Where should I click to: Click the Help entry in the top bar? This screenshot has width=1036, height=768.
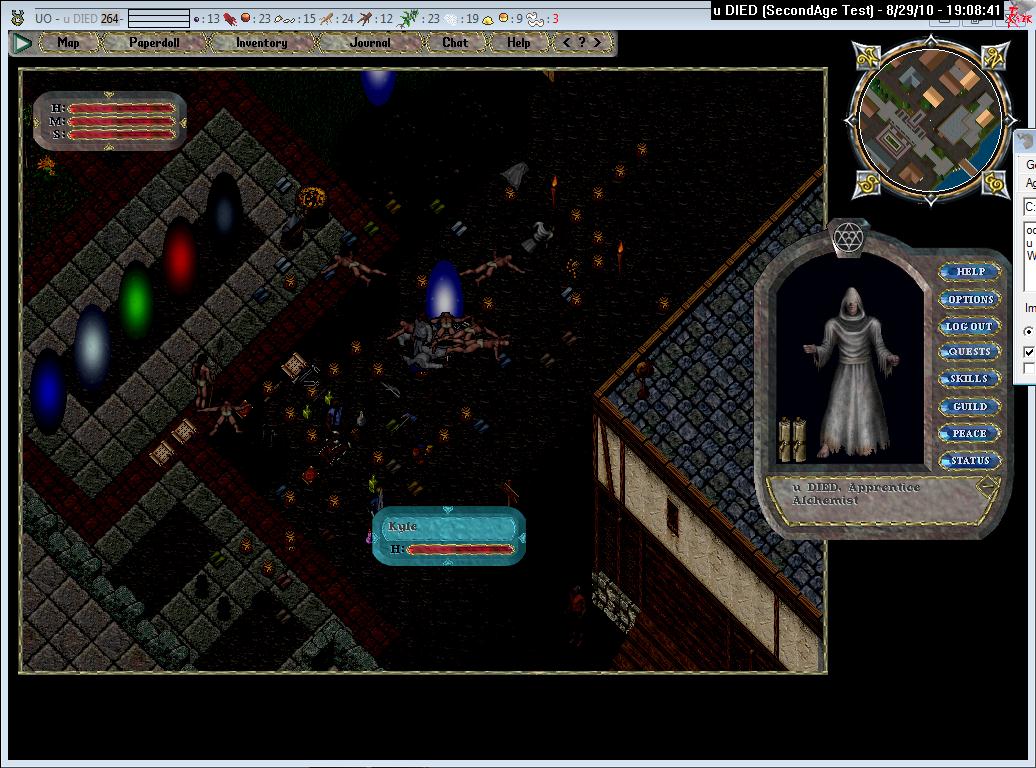pos(518,43)
